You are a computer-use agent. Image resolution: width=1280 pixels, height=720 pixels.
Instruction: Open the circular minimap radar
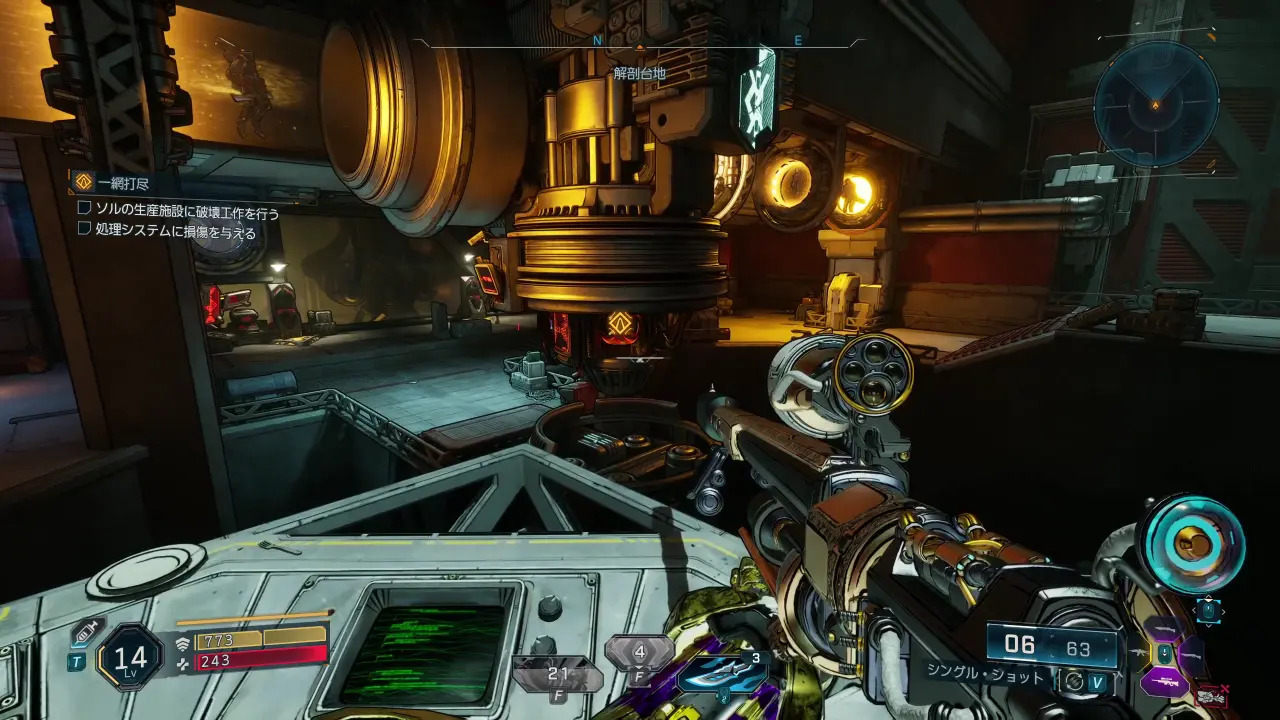pos(1155,104)
